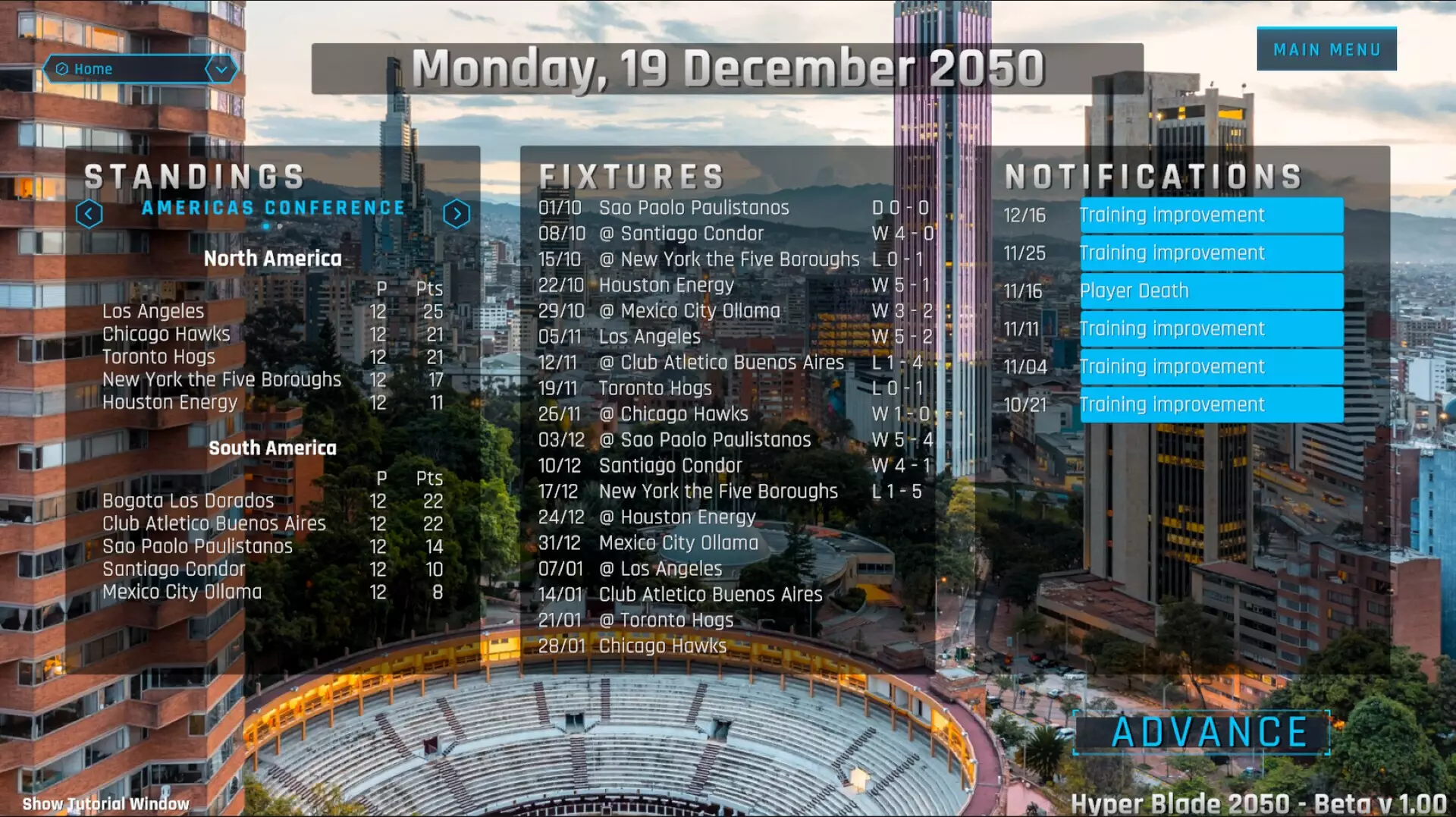This screenshot has width=1456, height=817.
Task: Open the 10/21 Training Improvement notification
Action: pyautogui.click(x=1210, y=404)
